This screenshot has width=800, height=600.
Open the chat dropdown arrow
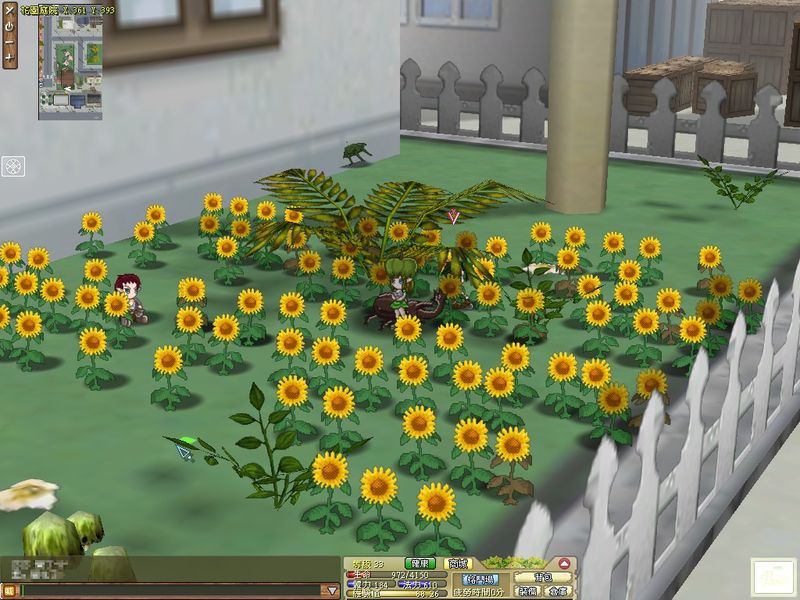(x=330, y=591)
